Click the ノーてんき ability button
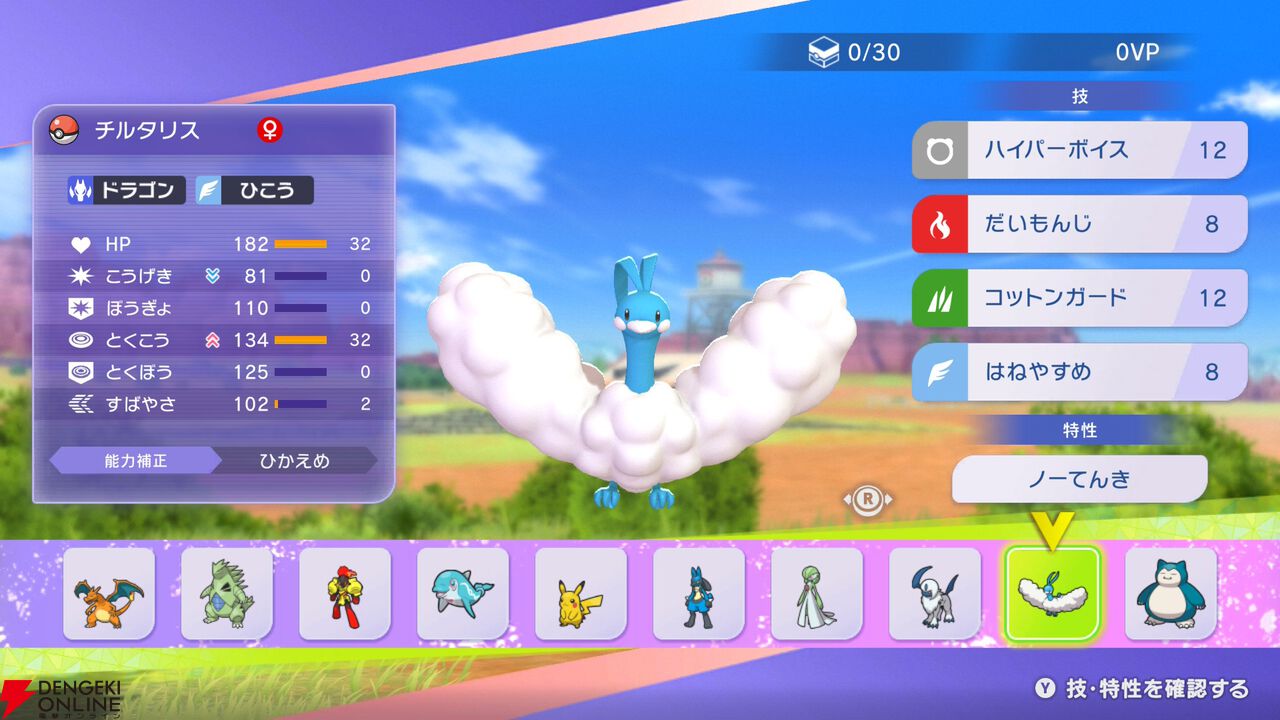Image resolution: width=1280 pixels, height=720 pixels. coord(1079,479)
